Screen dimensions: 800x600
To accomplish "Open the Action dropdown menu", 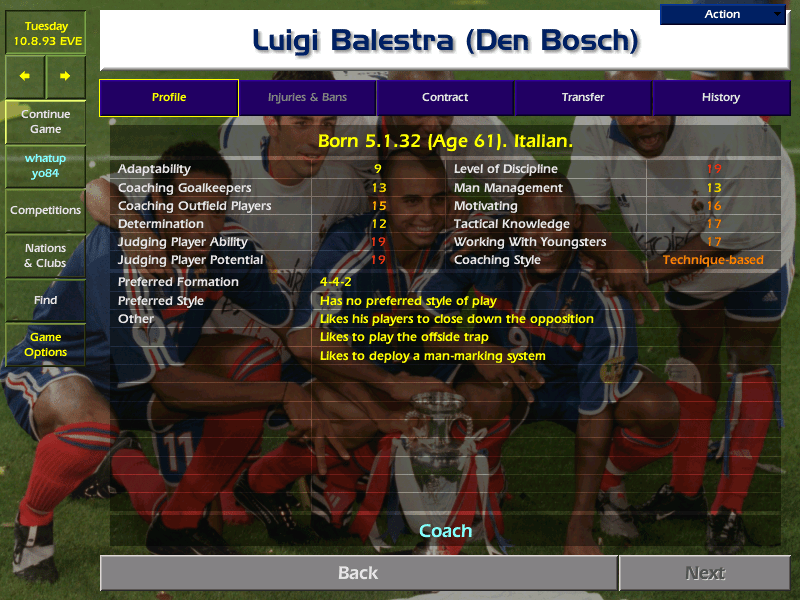I will tap(722, 14).
